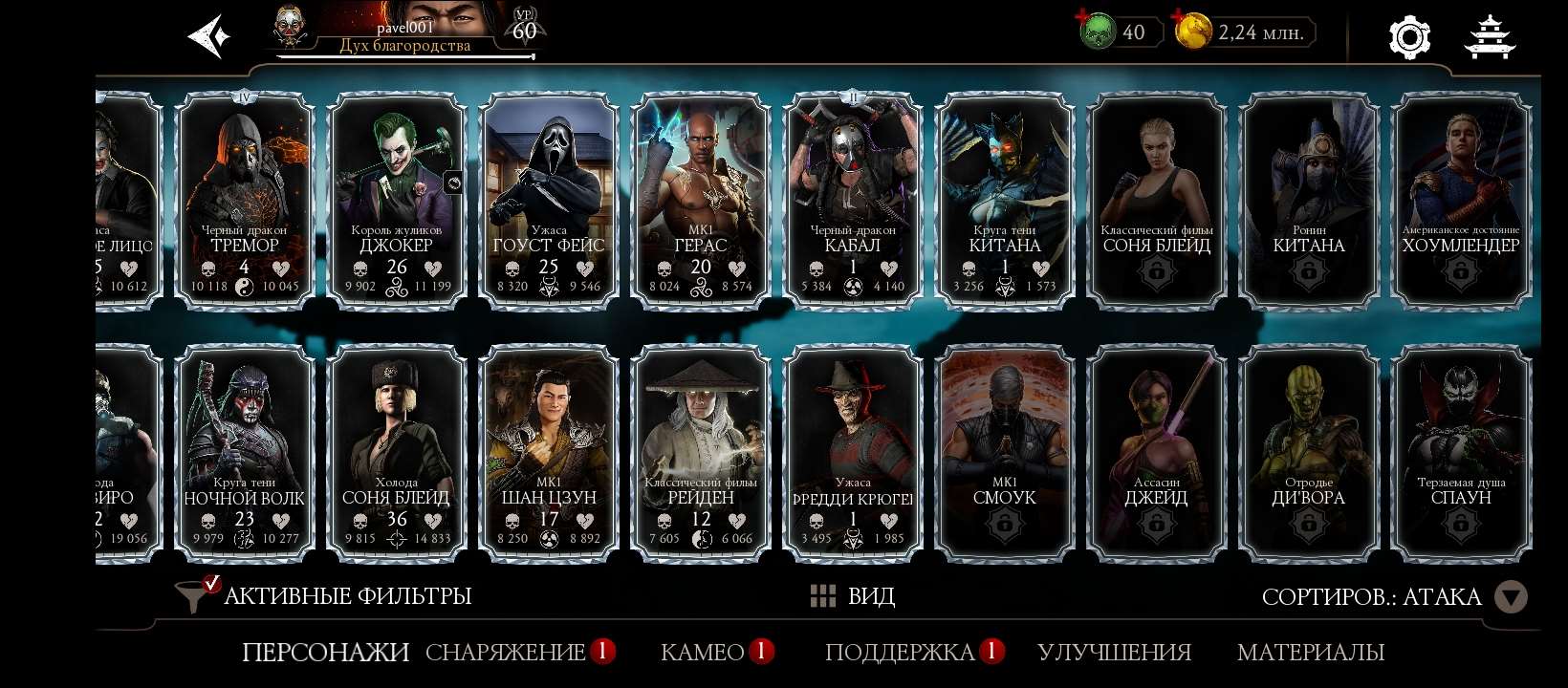Click the ВИД view button
The image size is (1568, 688).
(x=872, y=596)
